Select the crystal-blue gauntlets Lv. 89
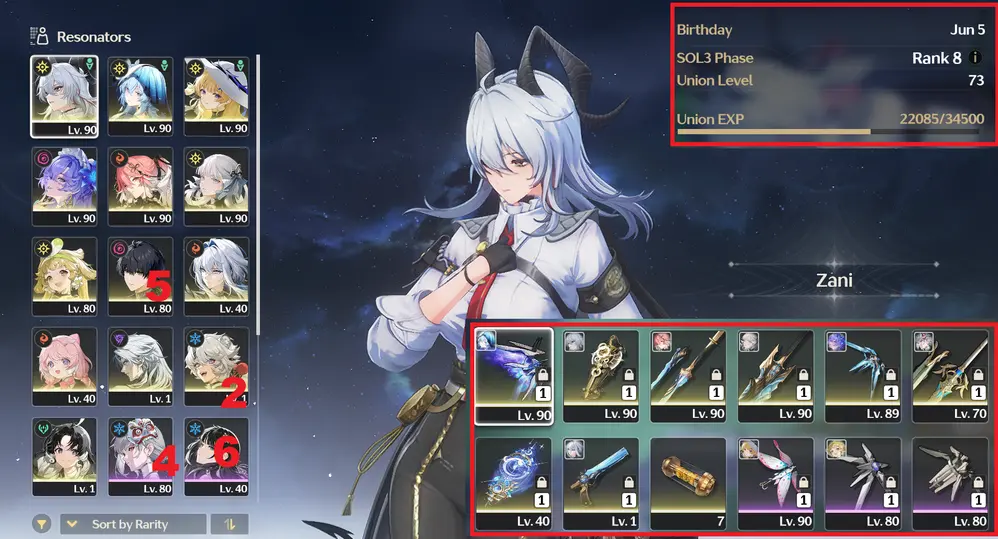Image resolution: width=998 pixels, height=539 pixels. (x=863, y=375)
